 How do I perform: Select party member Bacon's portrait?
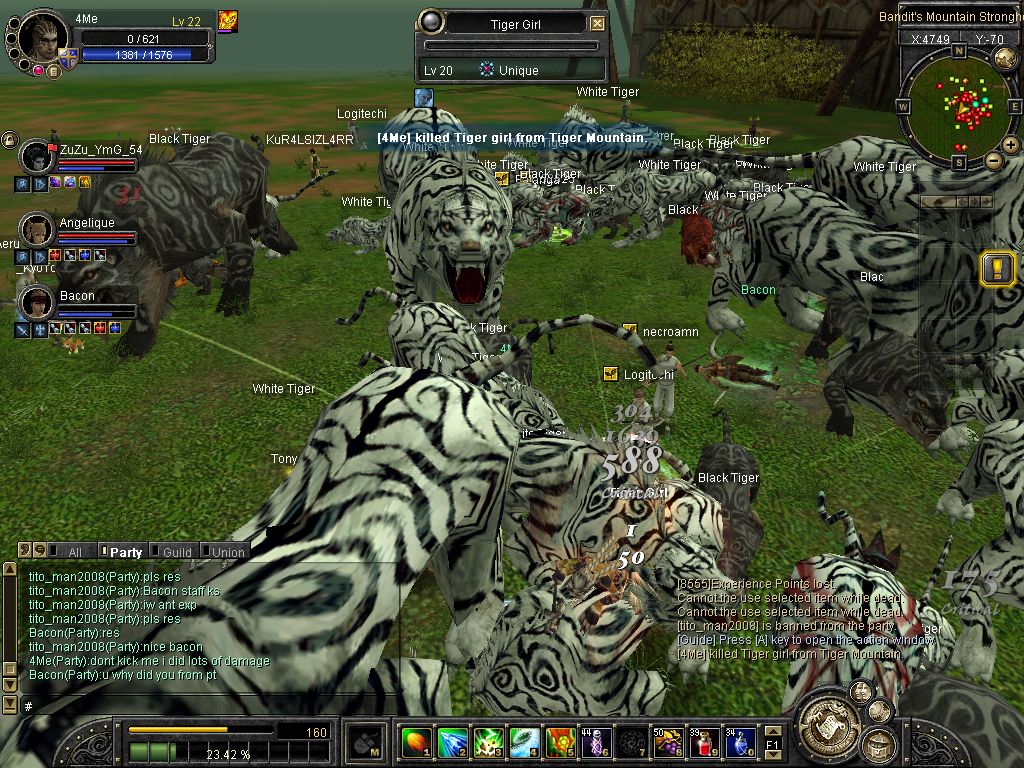(x=36, y=302)
